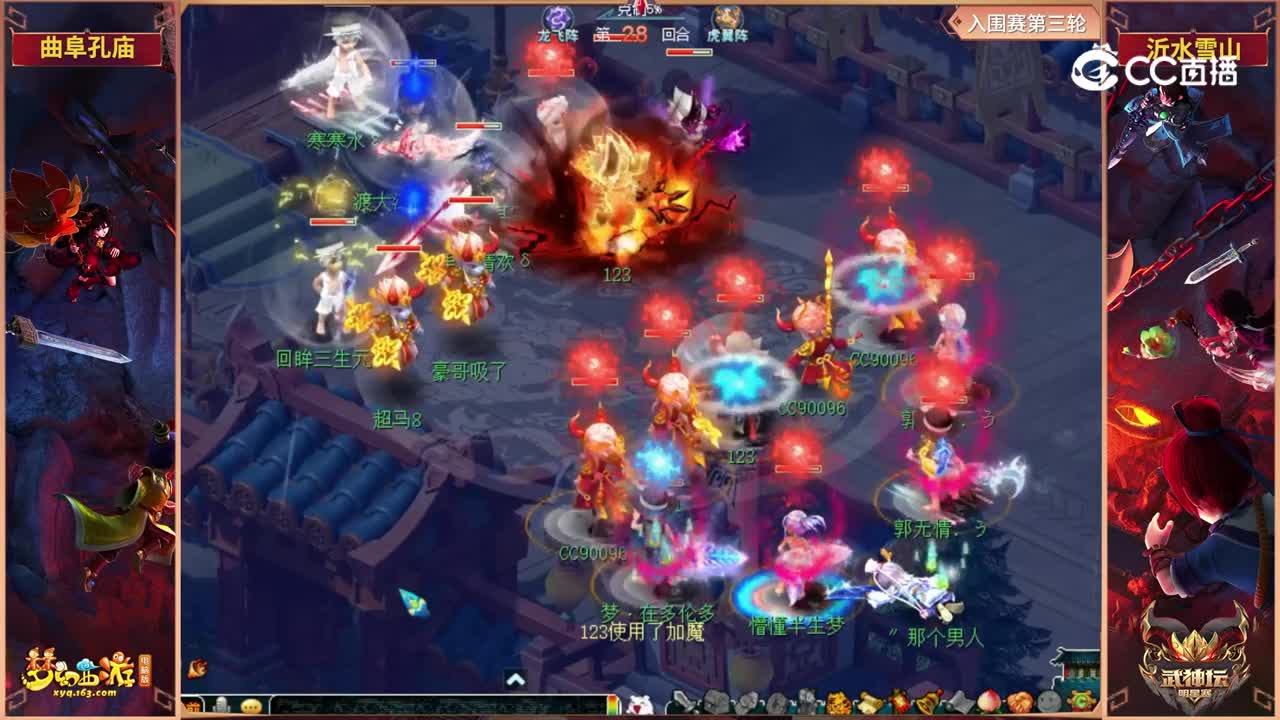Select the 虎翼阵 formation icon

pyautogui.click(x=726, y=20)
